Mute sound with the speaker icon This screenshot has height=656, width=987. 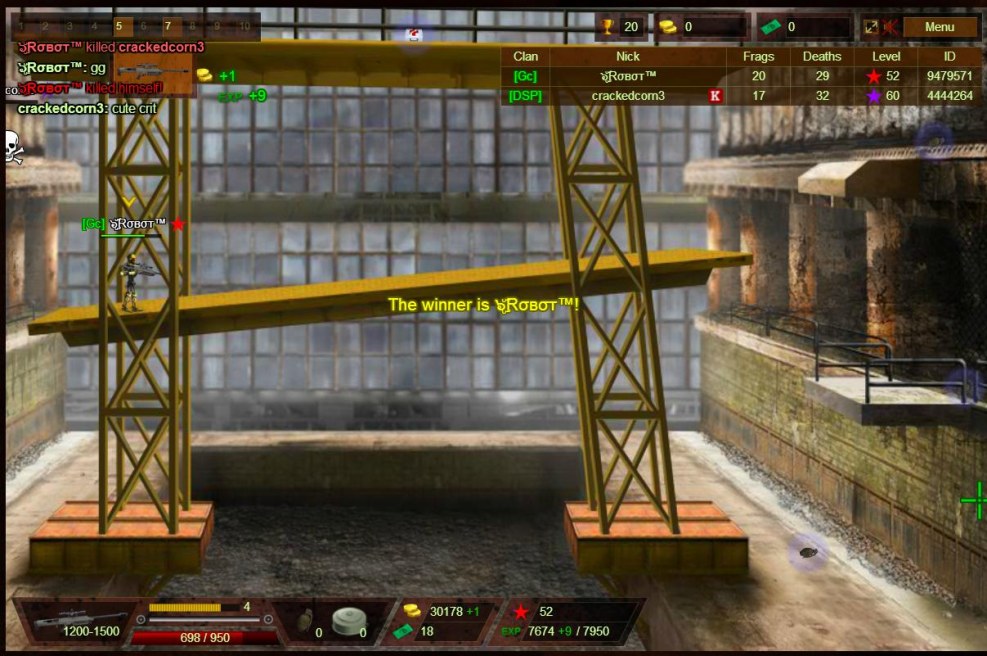(x=889, y=27)
